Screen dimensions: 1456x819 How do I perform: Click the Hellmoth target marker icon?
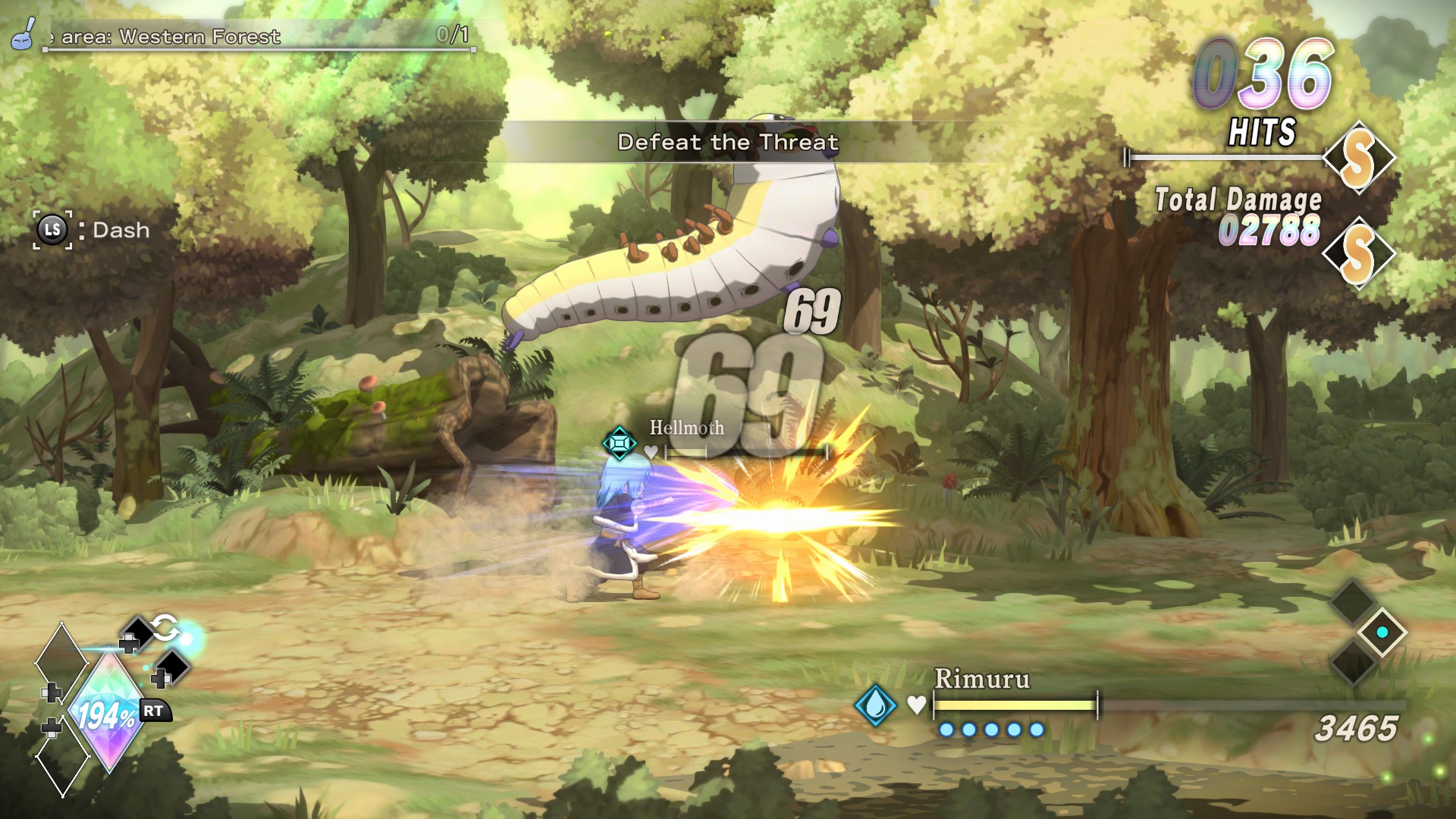tap(619, 442)
